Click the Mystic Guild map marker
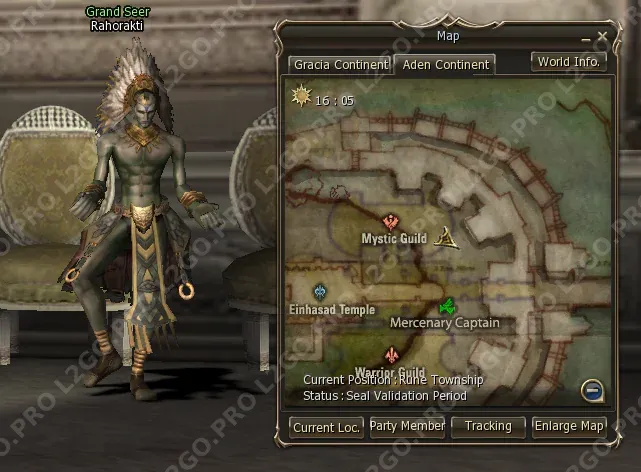Screen dimensions: 641x472 pos(392,222)
